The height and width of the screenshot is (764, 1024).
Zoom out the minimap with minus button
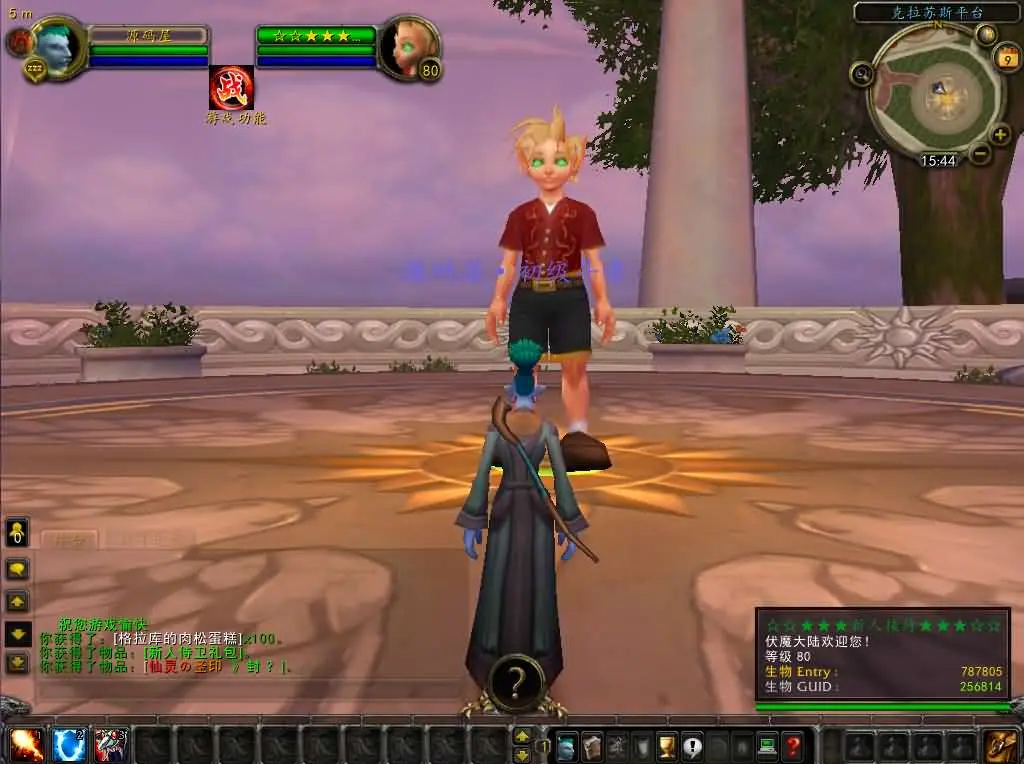pos(980,154)
